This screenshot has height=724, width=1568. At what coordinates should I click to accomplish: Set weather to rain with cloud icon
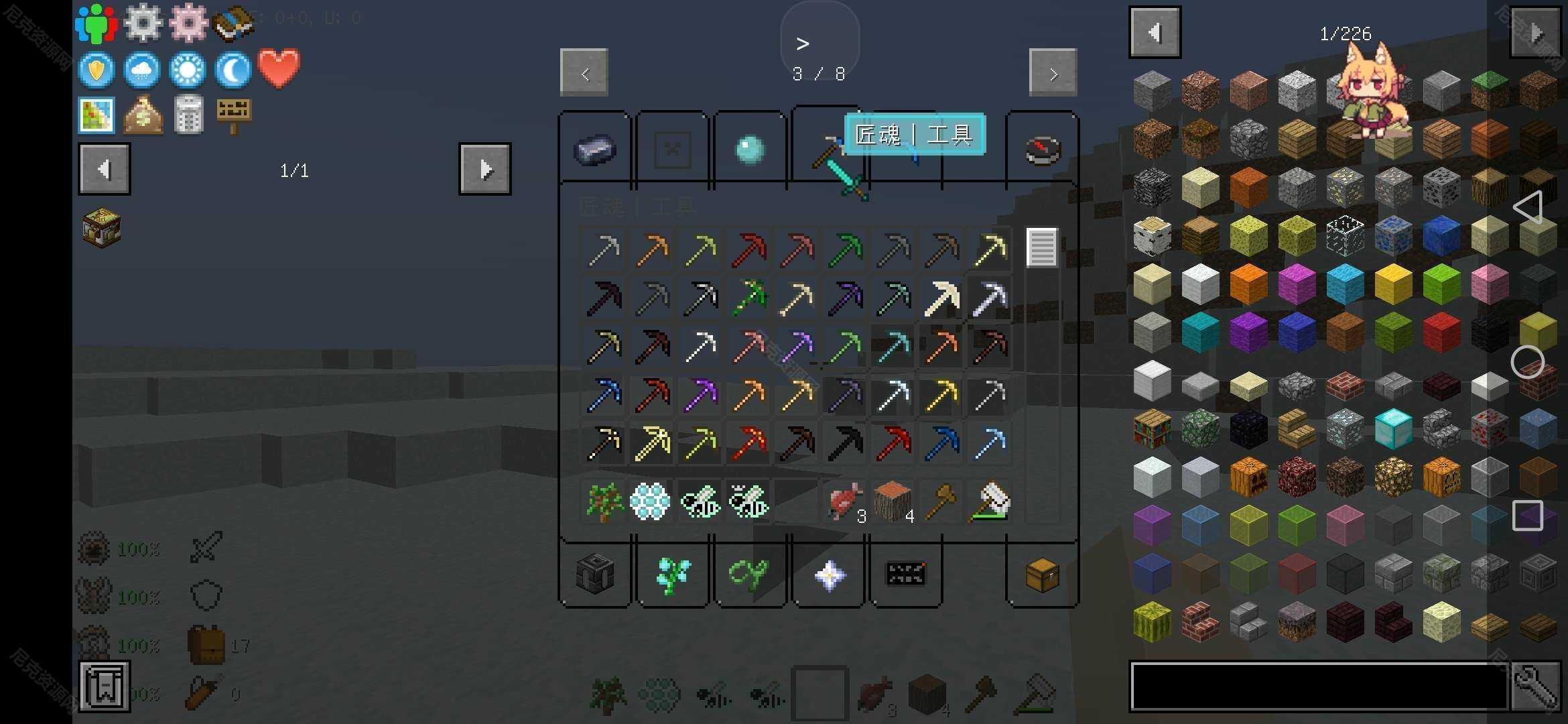click(x=142, y=70)
